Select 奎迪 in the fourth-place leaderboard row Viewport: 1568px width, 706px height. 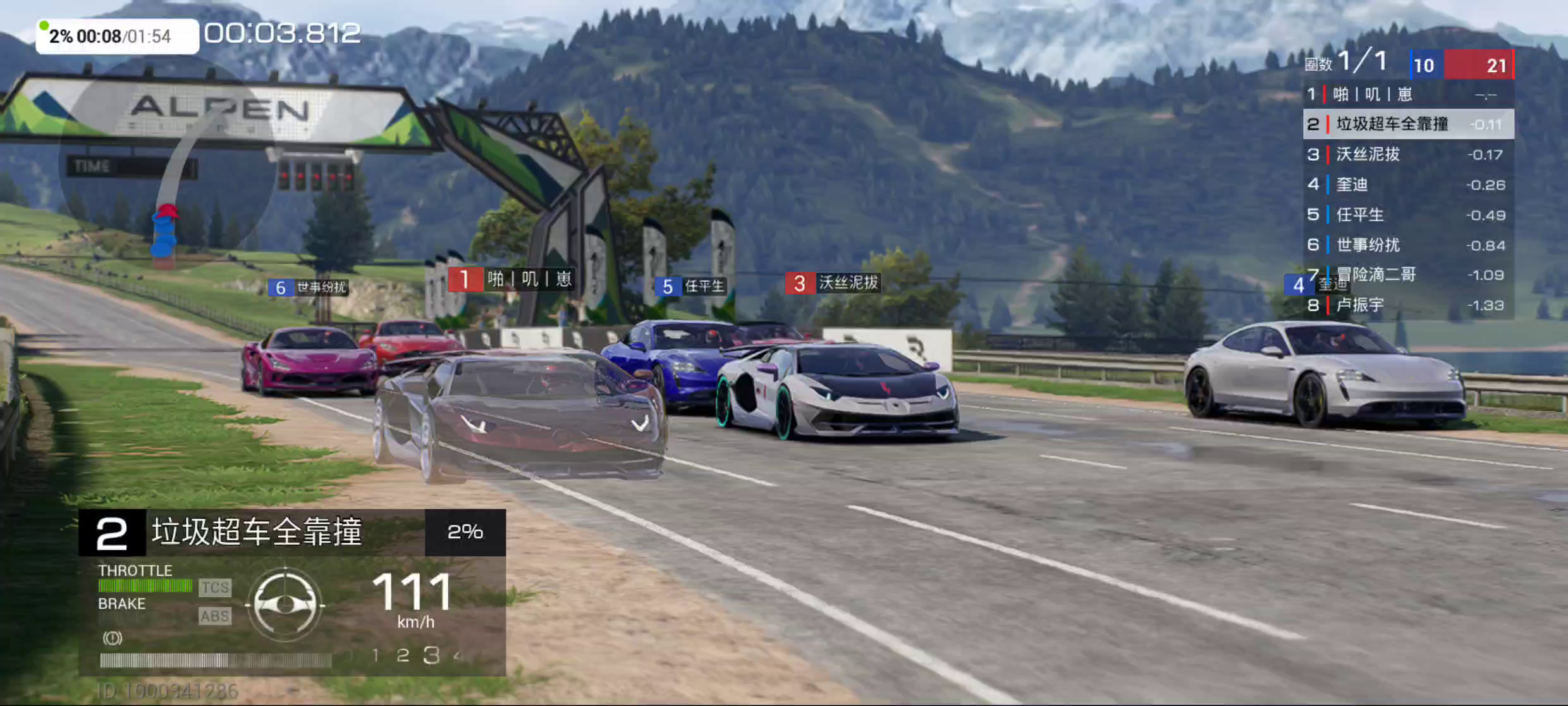(1408, 185)
